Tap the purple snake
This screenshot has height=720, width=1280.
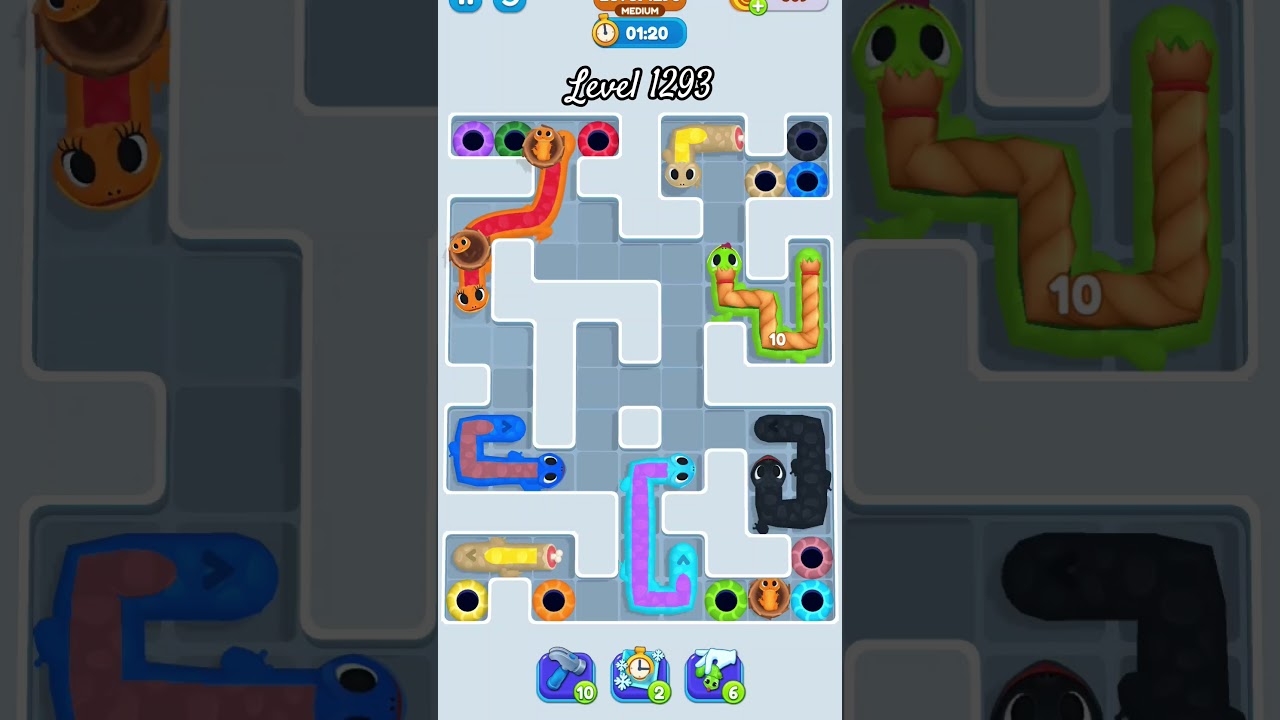pyautogui.click(x=645, y=530)
